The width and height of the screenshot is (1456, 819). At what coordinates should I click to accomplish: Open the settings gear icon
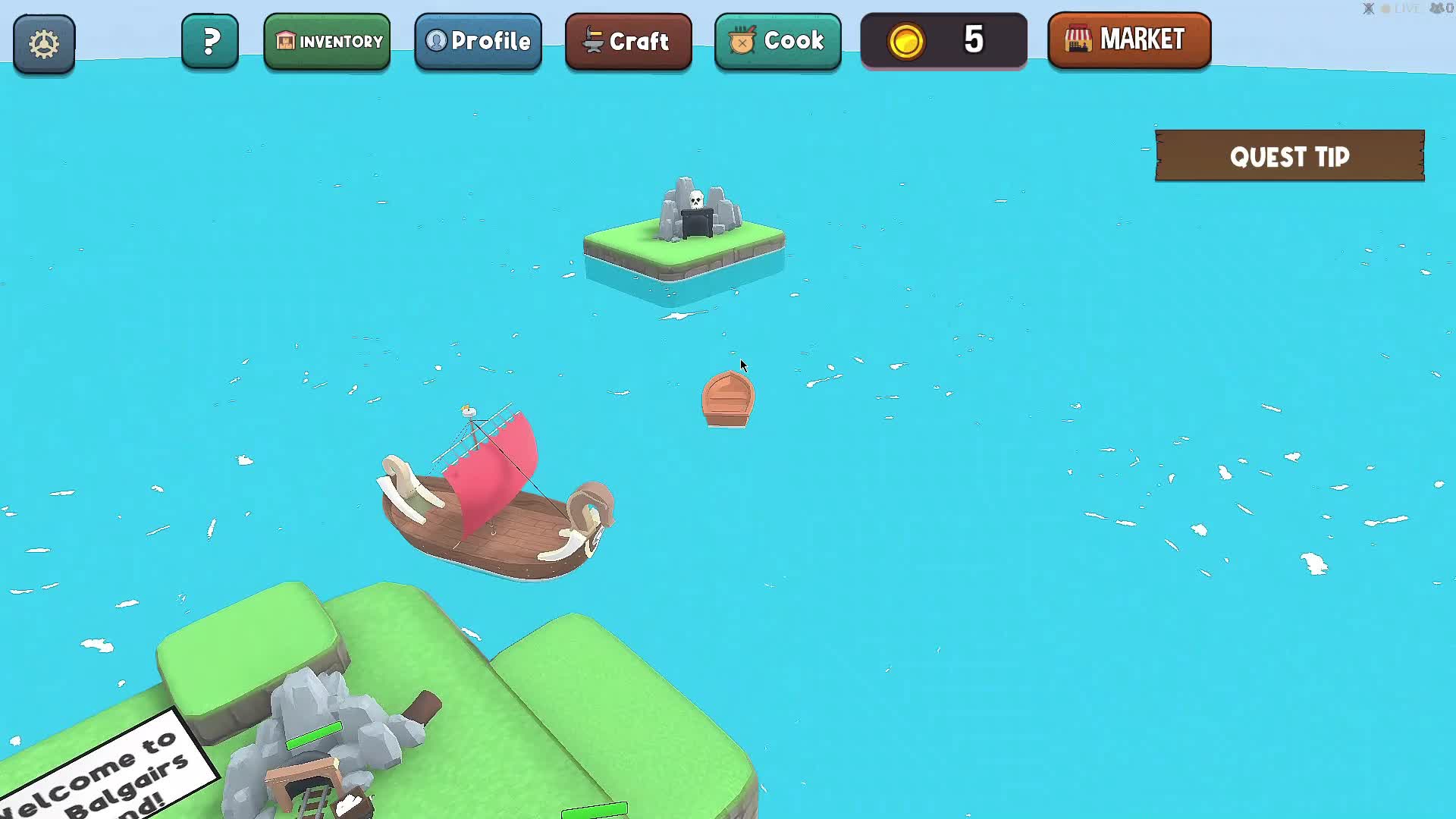tap(43, 43)
